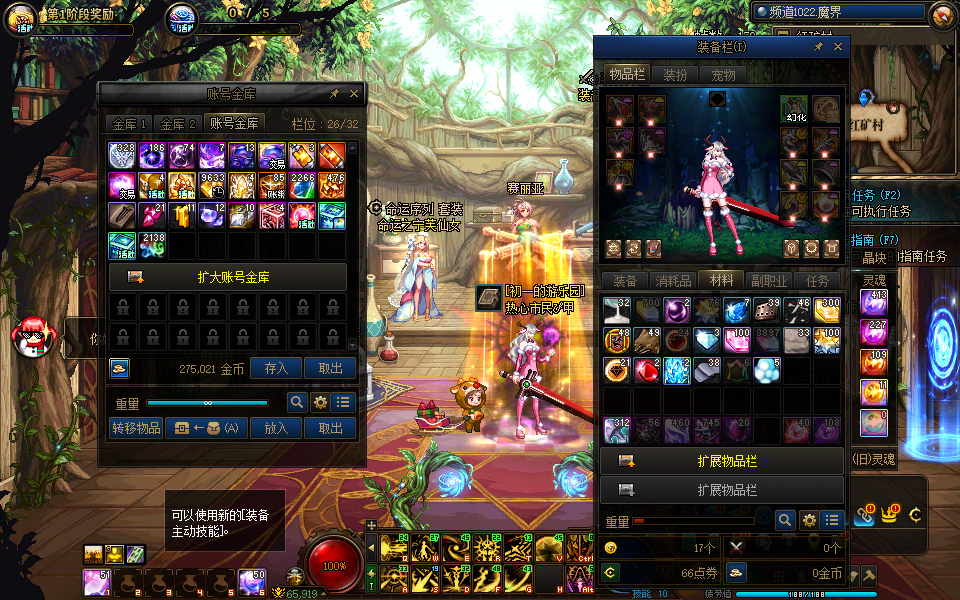
Task: Switch to the 装备 equipment category tab
Action: tap(625, 281)
